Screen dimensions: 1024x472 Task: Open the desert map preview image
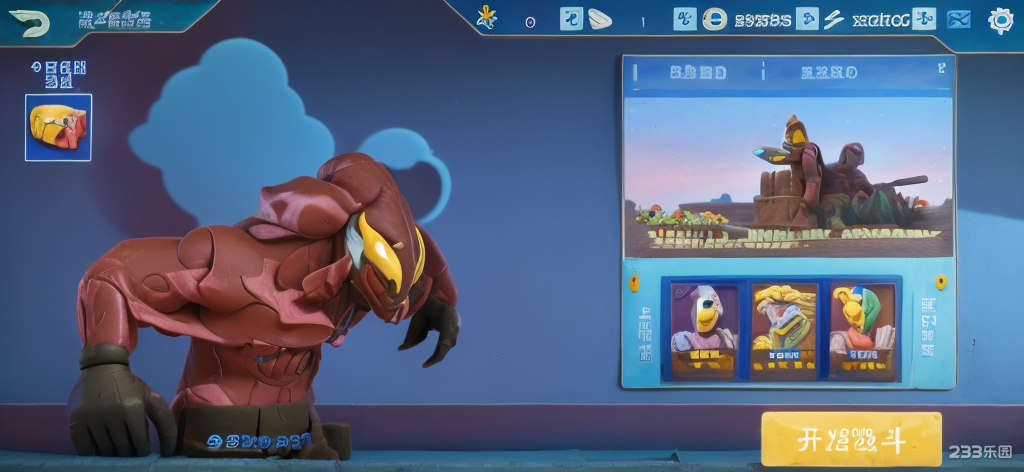coord(787,177)
